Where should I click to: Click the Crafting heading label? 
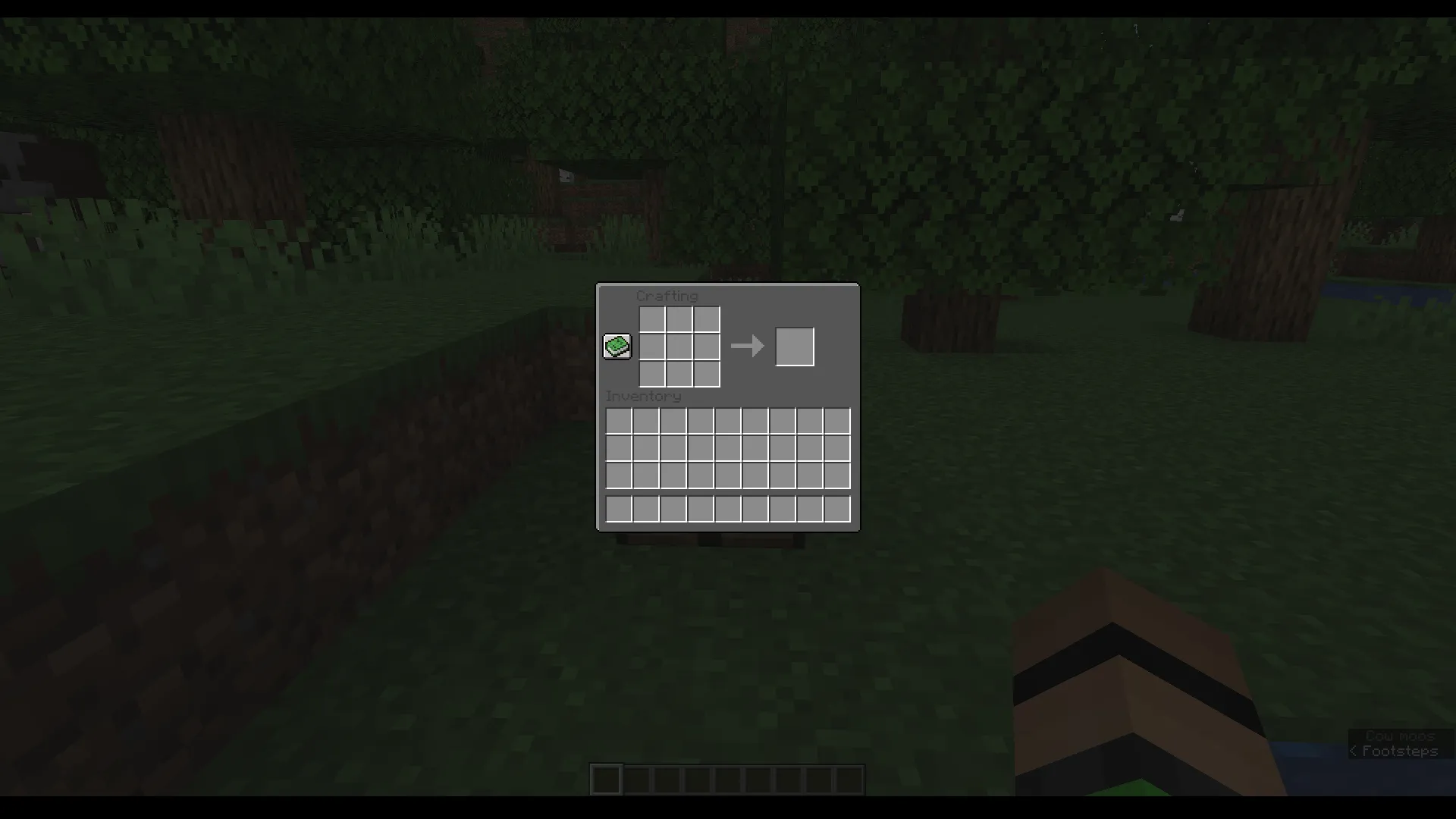tap(667, 297)
